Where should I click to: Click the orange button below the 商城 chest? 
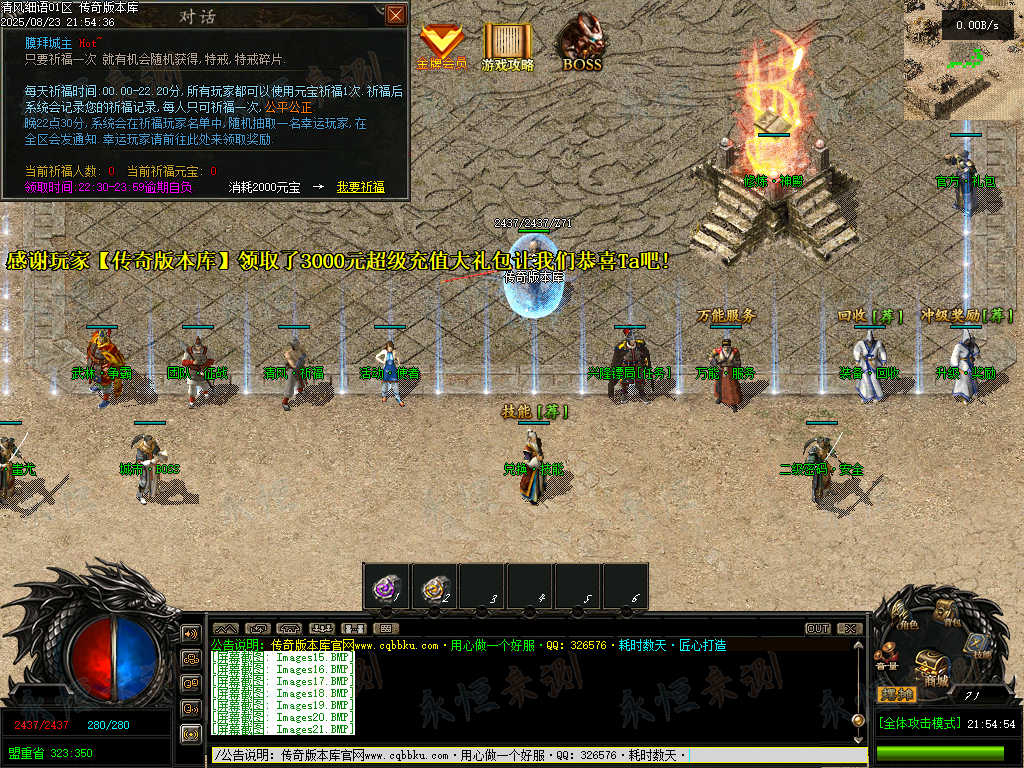[896, 694]
